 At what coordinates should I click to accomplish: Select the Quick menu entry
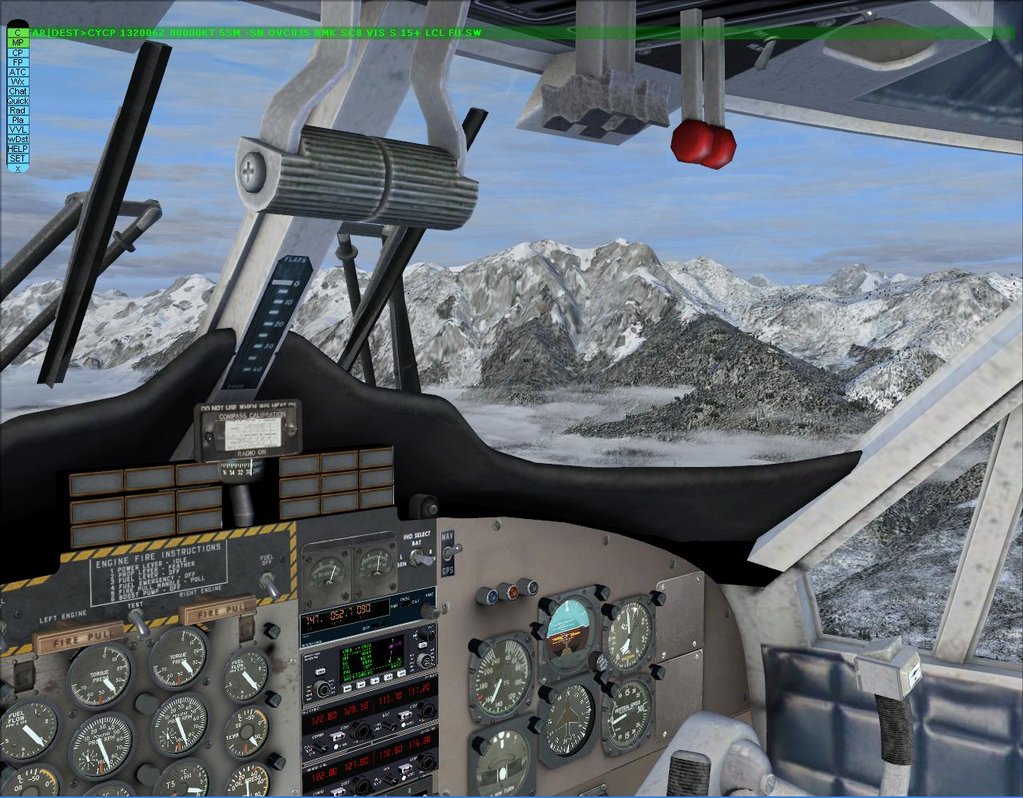coord(17,101)
